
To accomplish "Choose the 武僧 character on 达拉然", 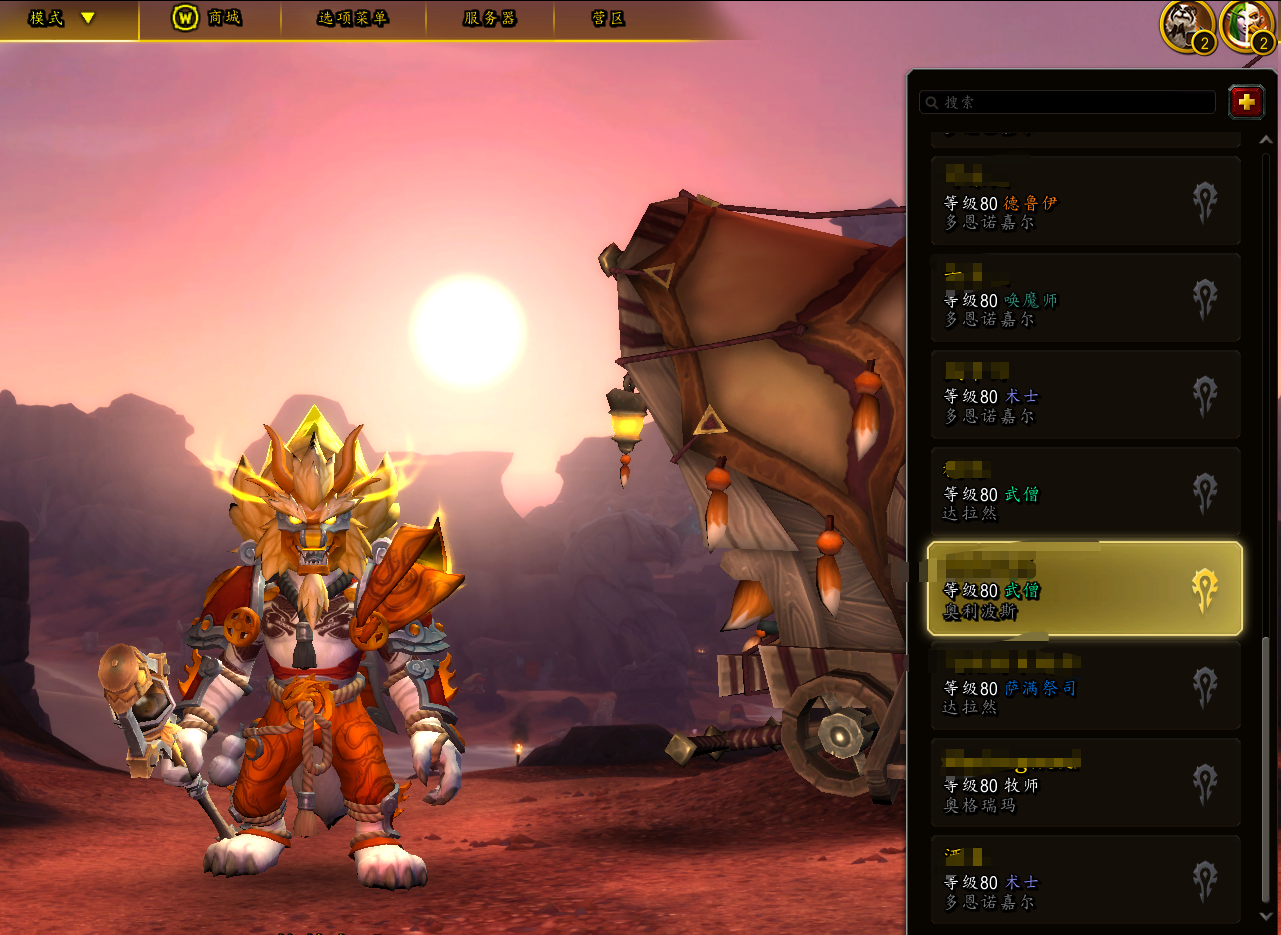I will click(1085, 492).
